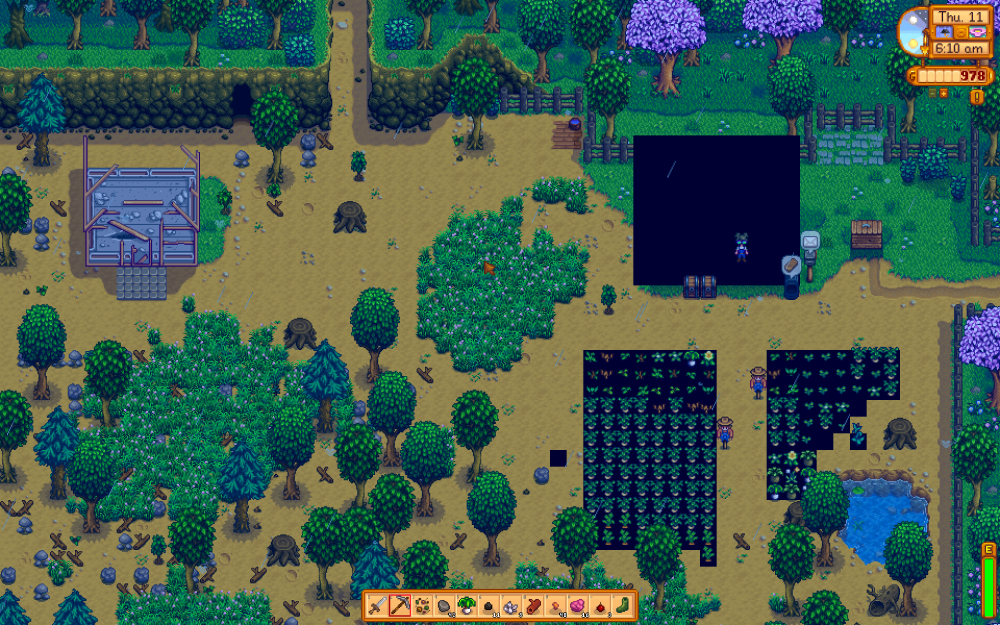Open the journal via exclamation mark icon
This screenshot has width=1000, height=625.
[976, 96]
